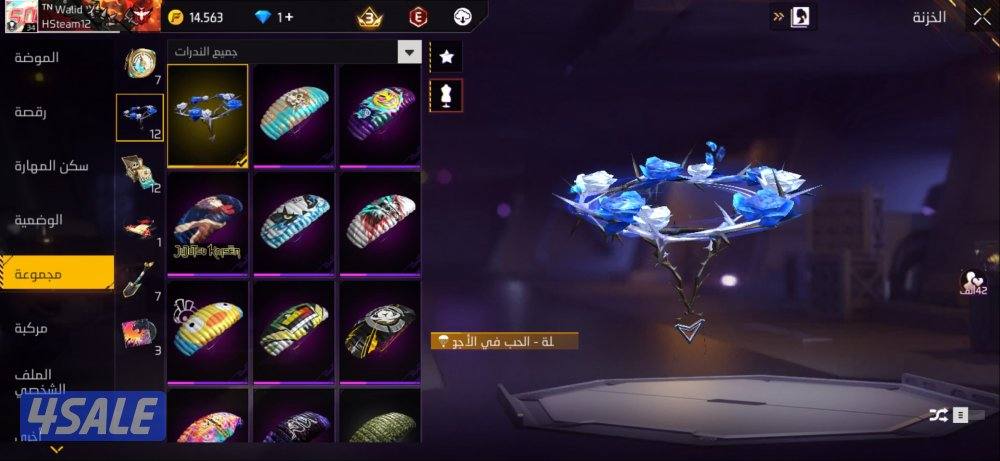Screen dimensions: 1000x461
Task: Open the player profile avatar
Action: tap(19, 16)
